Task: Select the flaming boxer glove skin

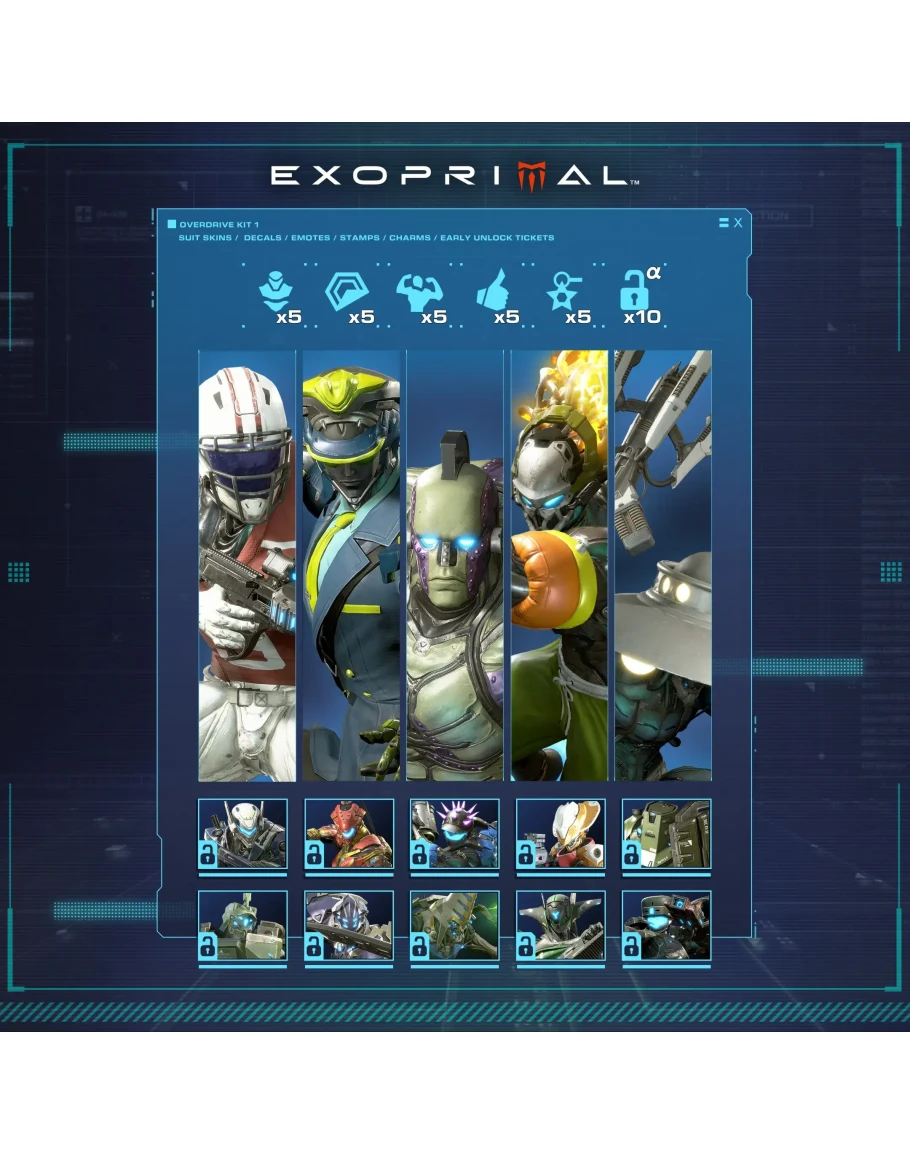Action: [x=559, y=565]
